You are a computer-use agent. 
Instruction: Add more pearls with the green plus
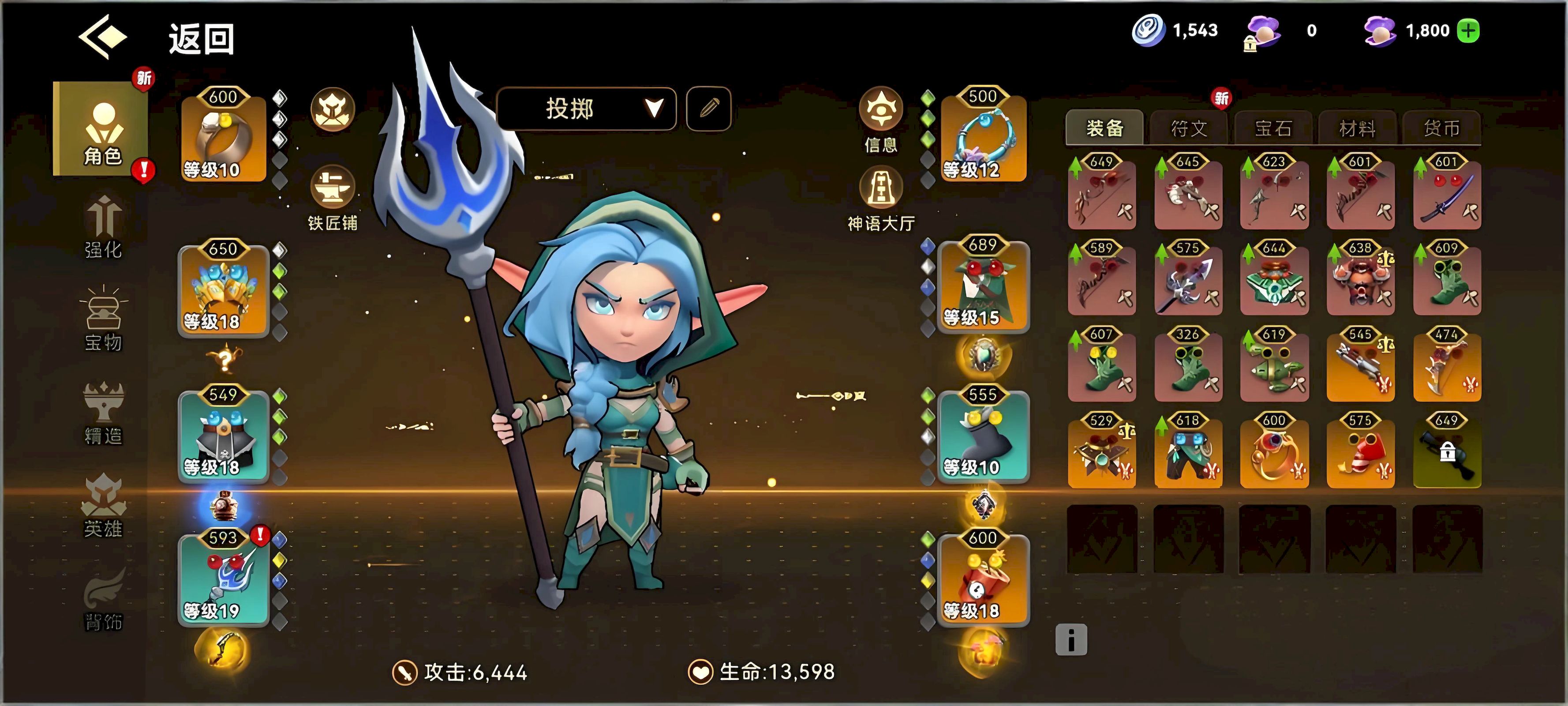click(1468, 30)
